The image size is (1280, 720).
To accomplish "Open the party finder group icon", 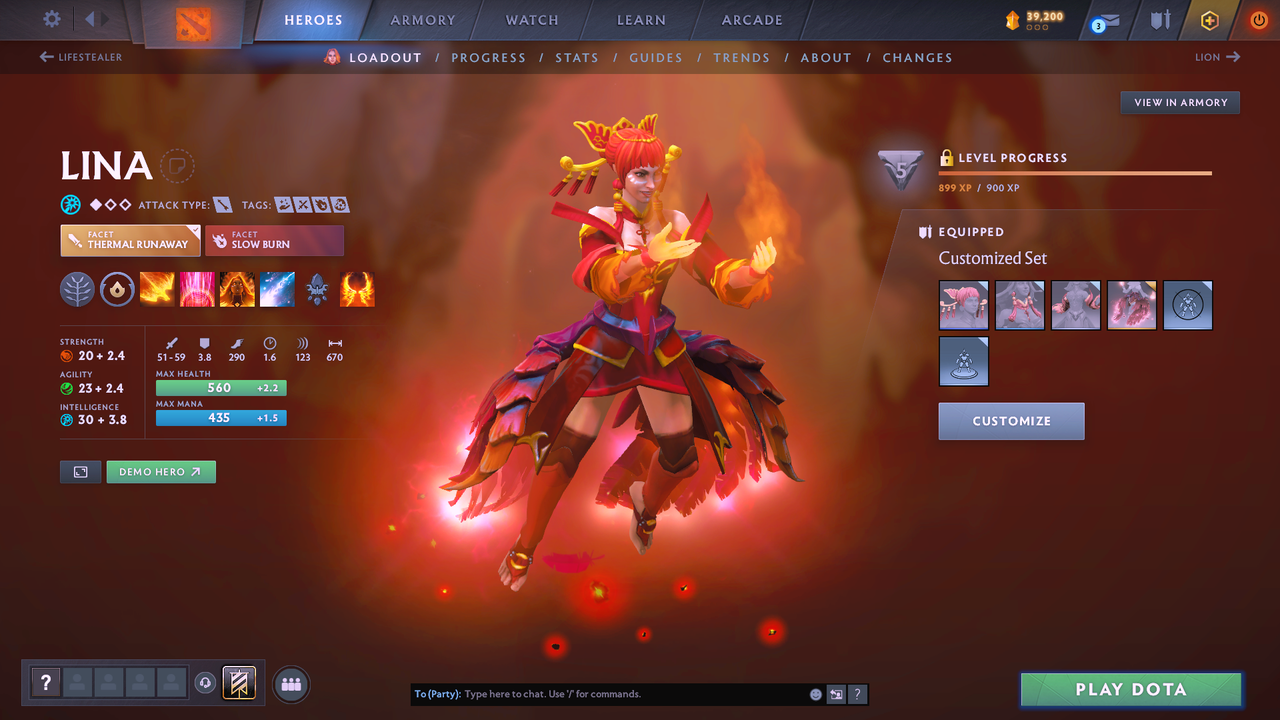I will (289, 683).
